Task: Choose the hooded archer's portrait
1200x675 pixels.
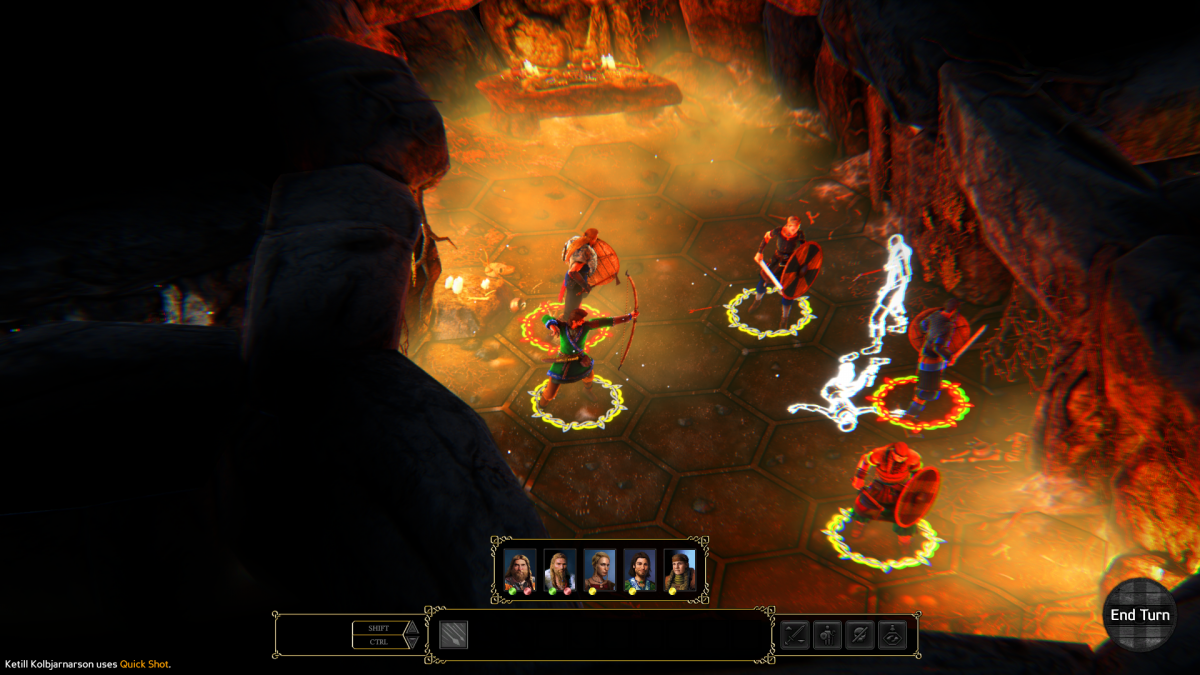Action: pos(679,570)
